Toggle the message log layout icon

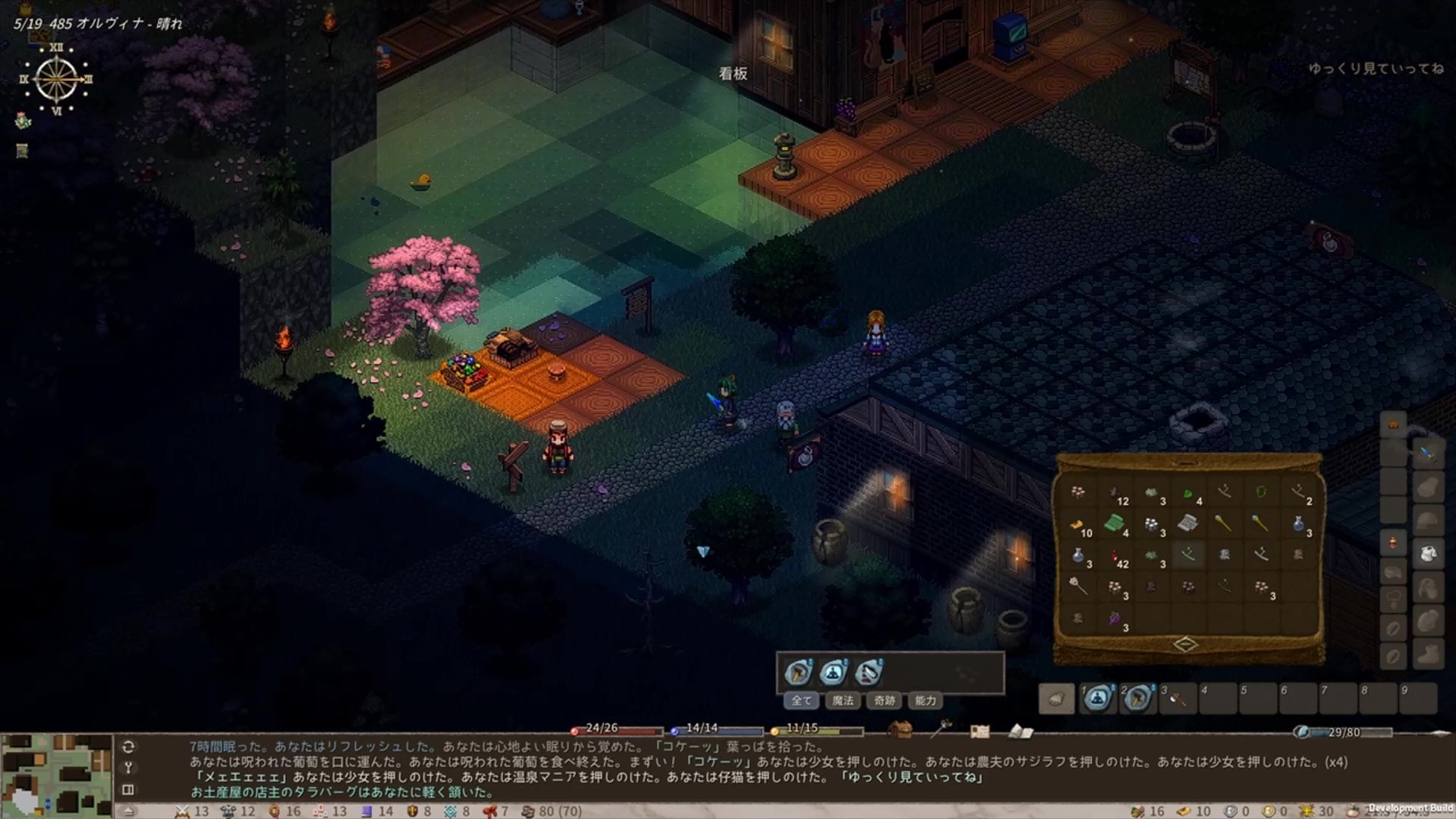click(x=128, y=789)
